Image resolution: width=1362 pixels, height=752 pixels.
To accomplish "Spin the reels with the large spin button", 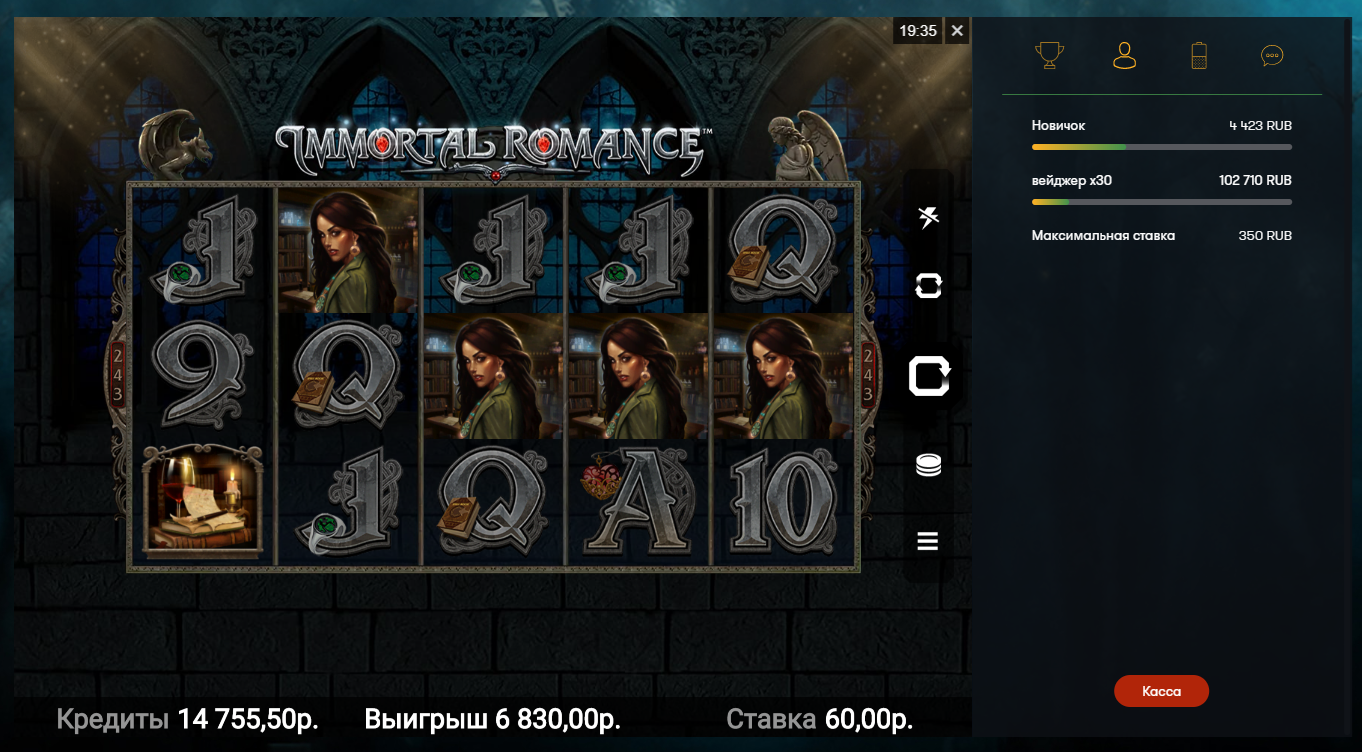I will click(x=928, y=377).
